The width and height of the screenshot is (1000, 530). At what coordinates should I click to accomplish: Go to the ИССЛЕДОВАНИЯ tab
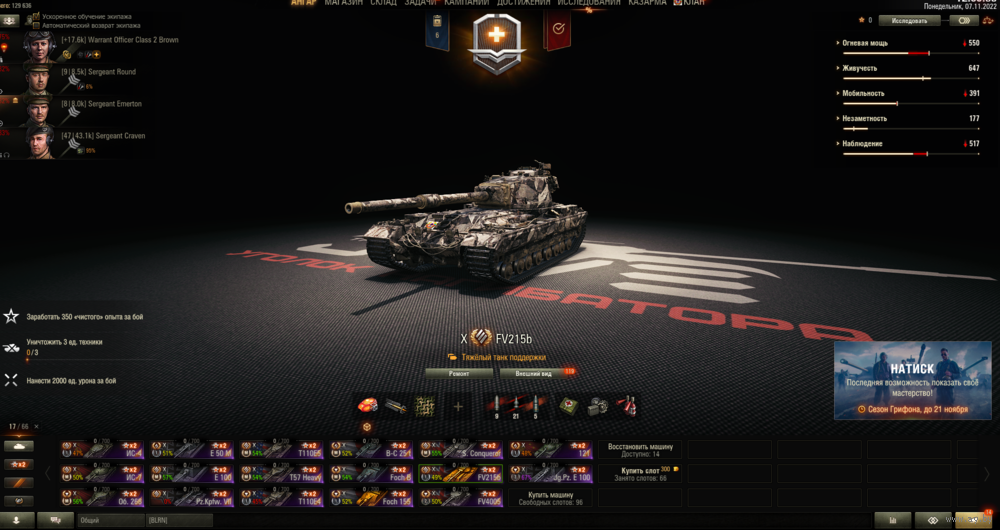(588, 3)
